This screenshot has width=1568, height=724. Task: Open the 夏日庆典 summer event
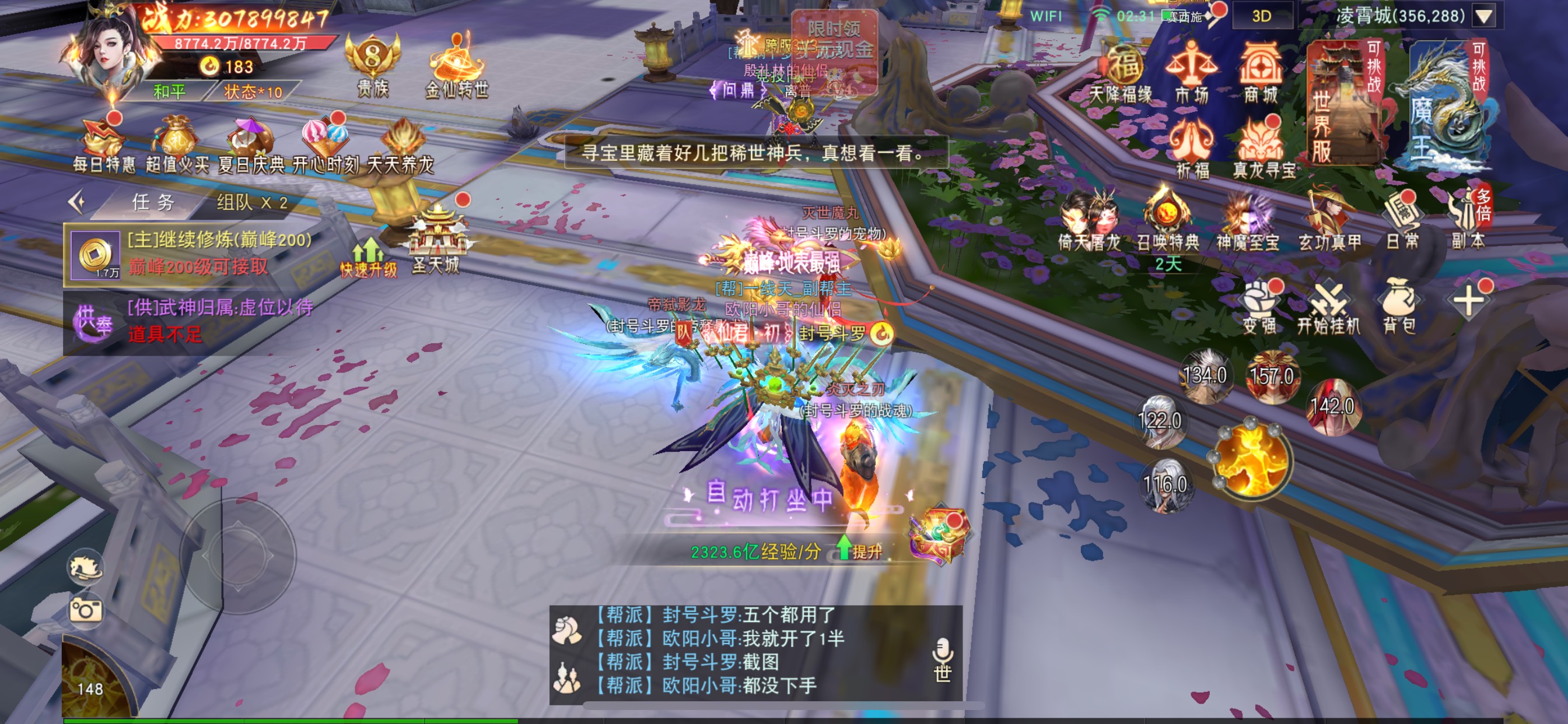(x=251, y=146)
